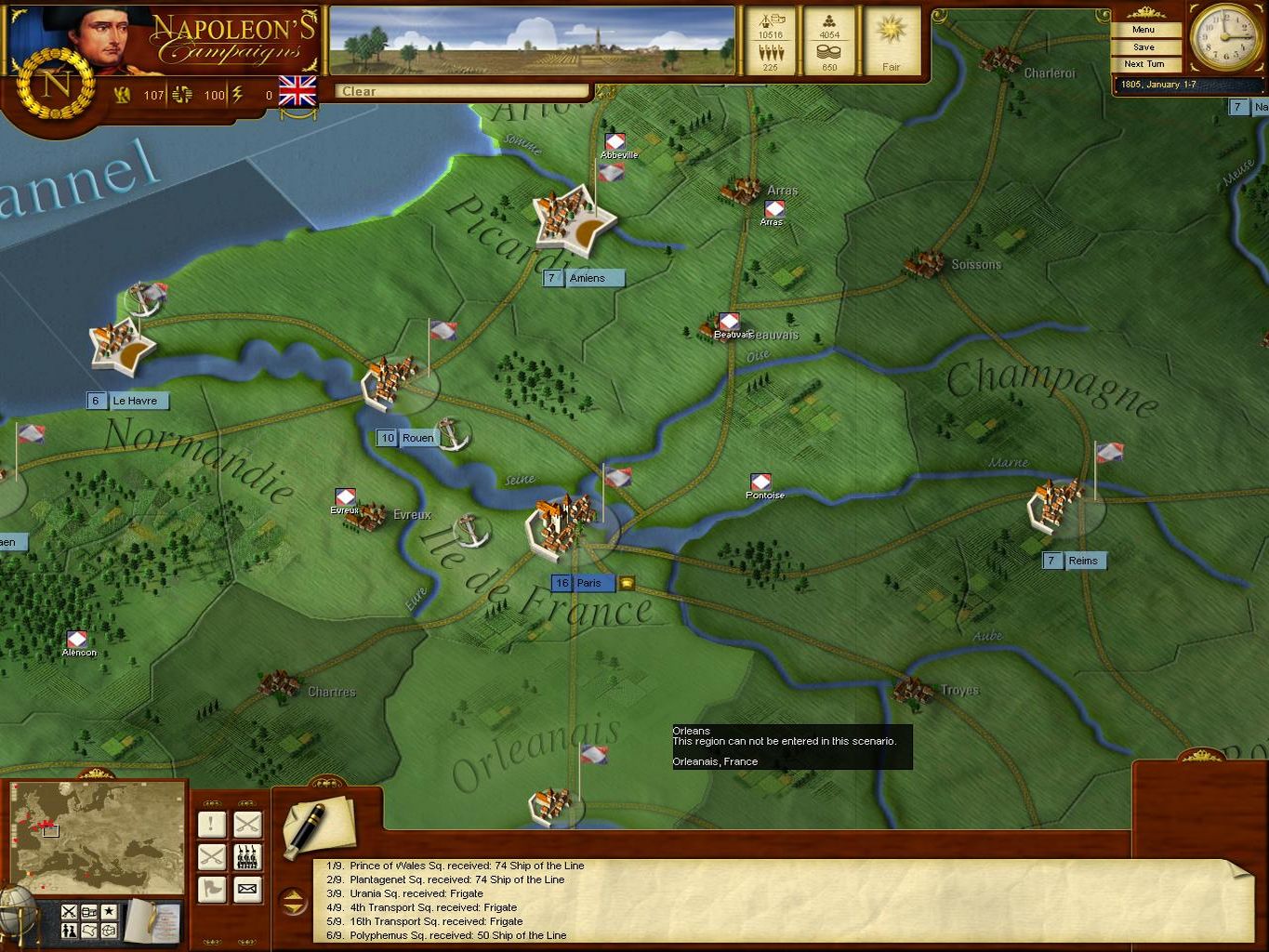Click the Fair weather indicator

[x=891, y=42]
